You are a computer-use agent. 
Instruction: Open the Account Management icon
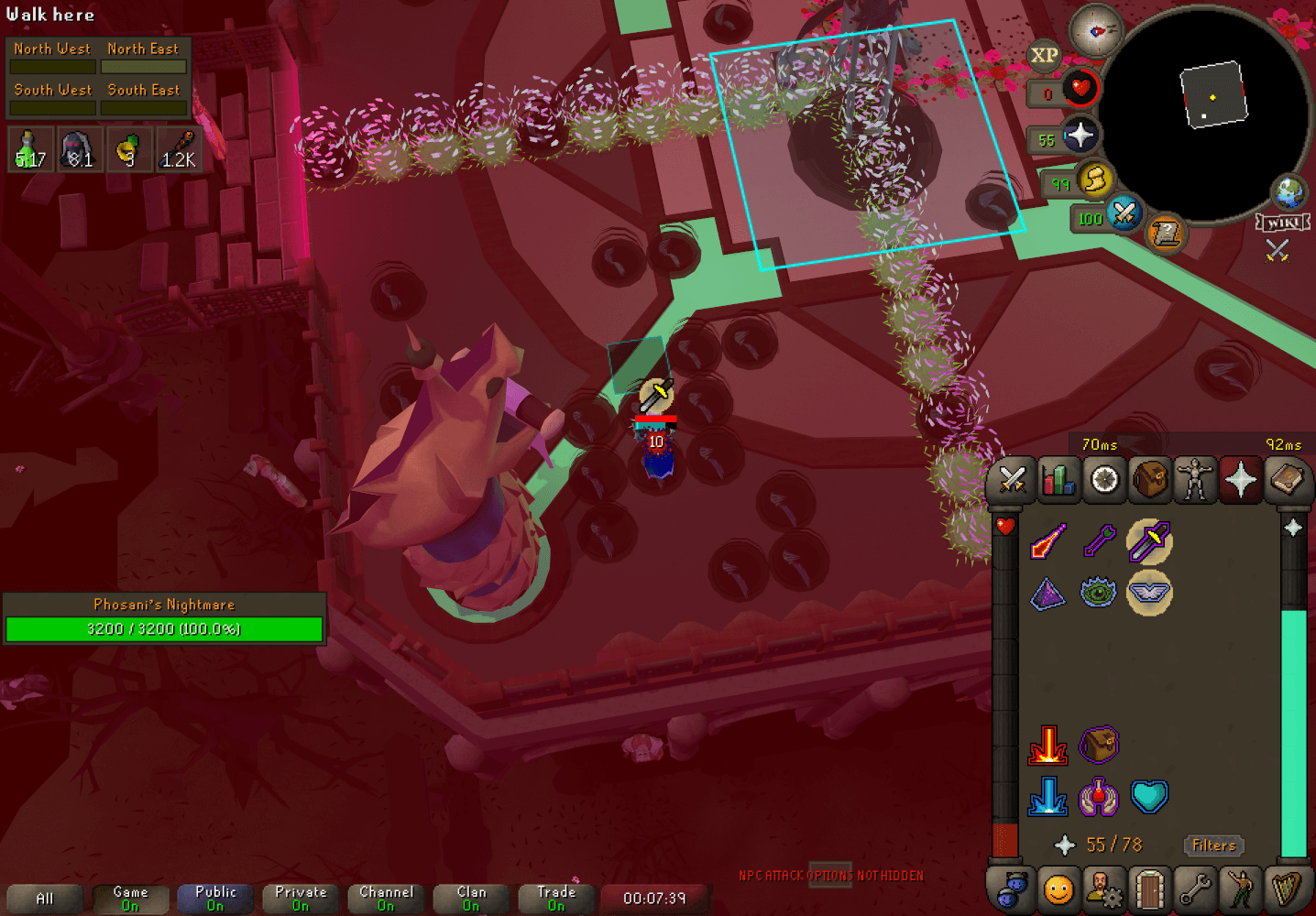tap(1103, 889)
